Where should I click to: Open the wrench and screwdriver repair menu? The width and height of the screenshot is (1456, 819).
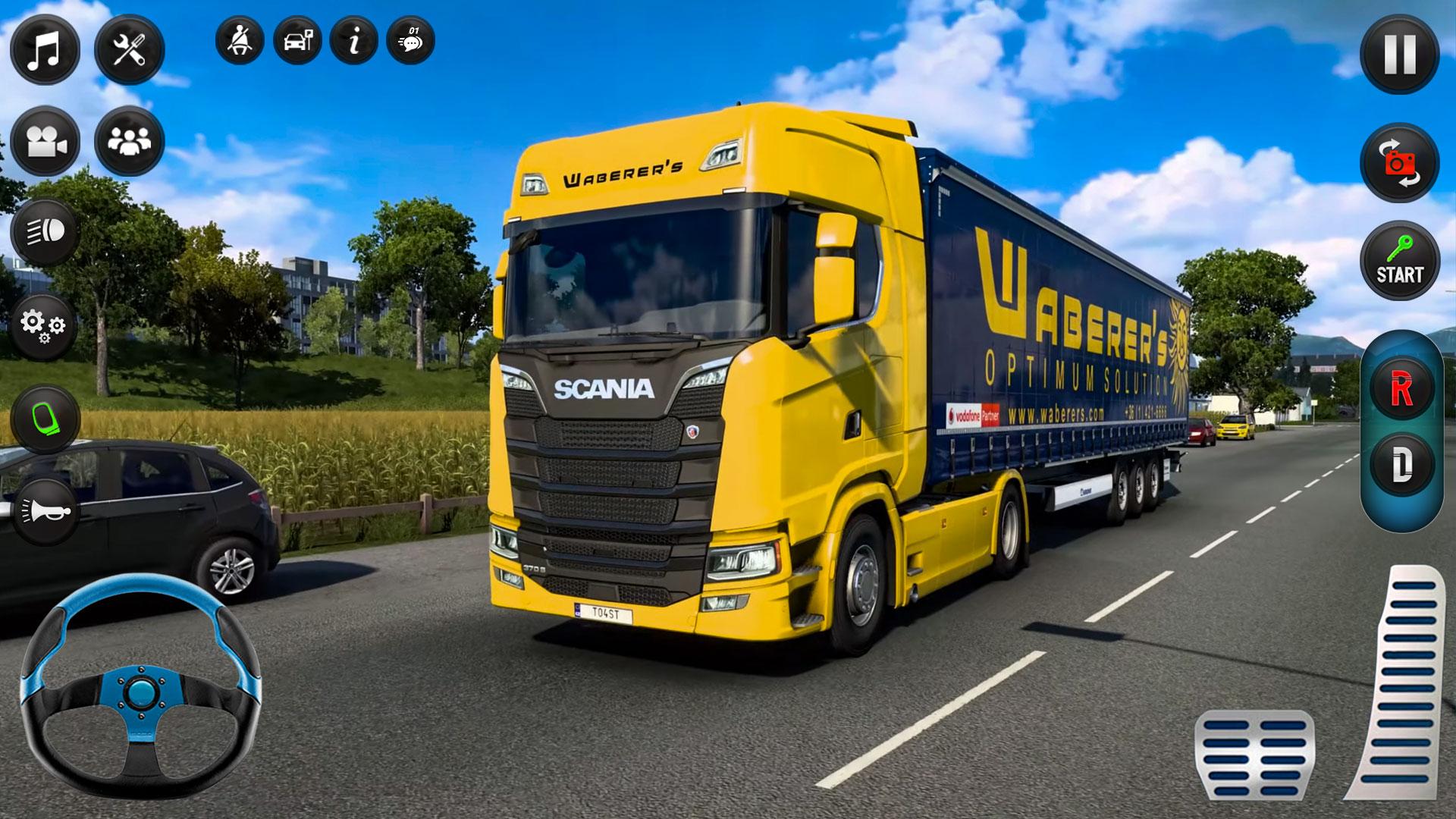(130, 50)
